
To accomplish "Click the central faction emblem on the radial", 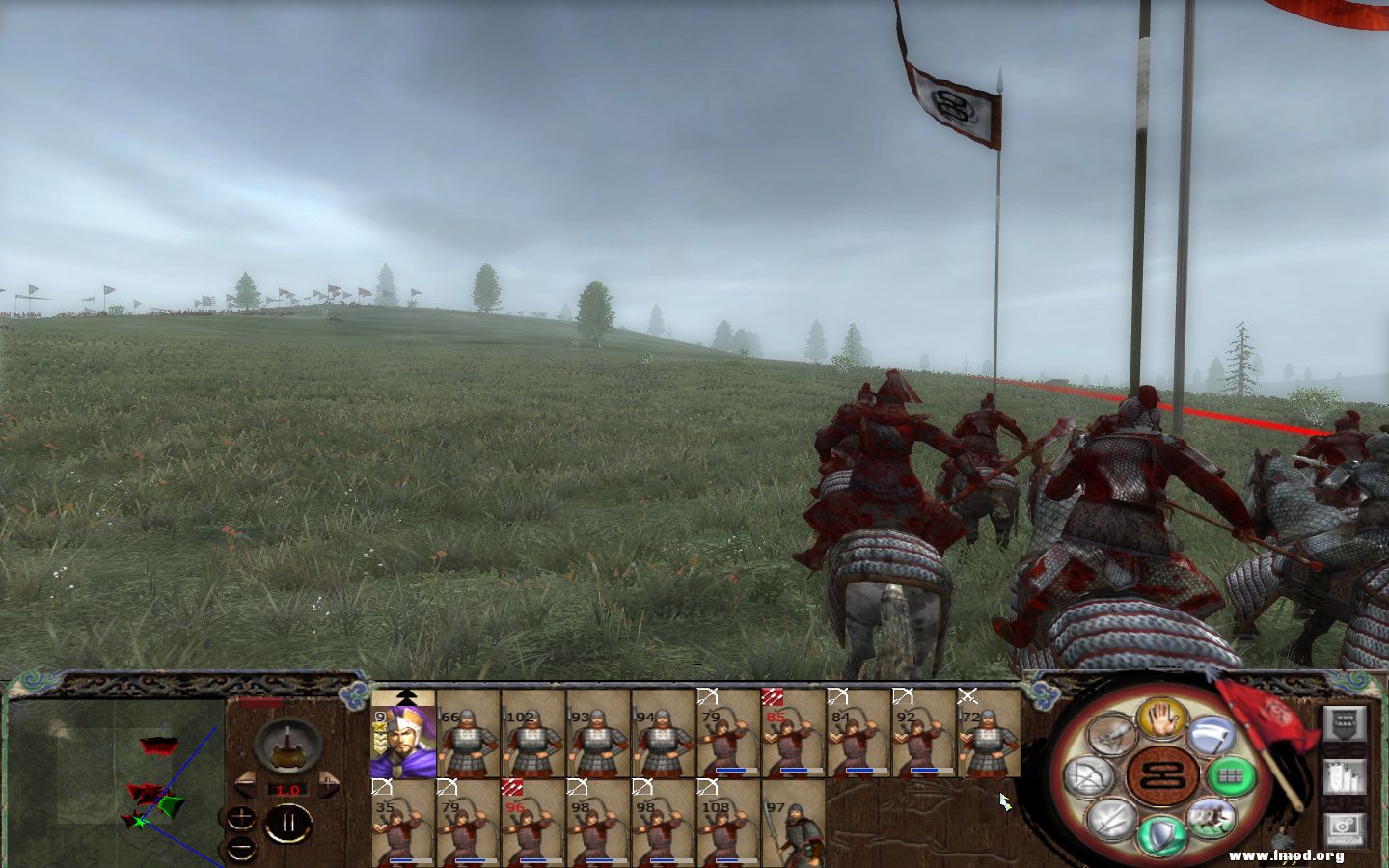I will (x=1163, y=774).
